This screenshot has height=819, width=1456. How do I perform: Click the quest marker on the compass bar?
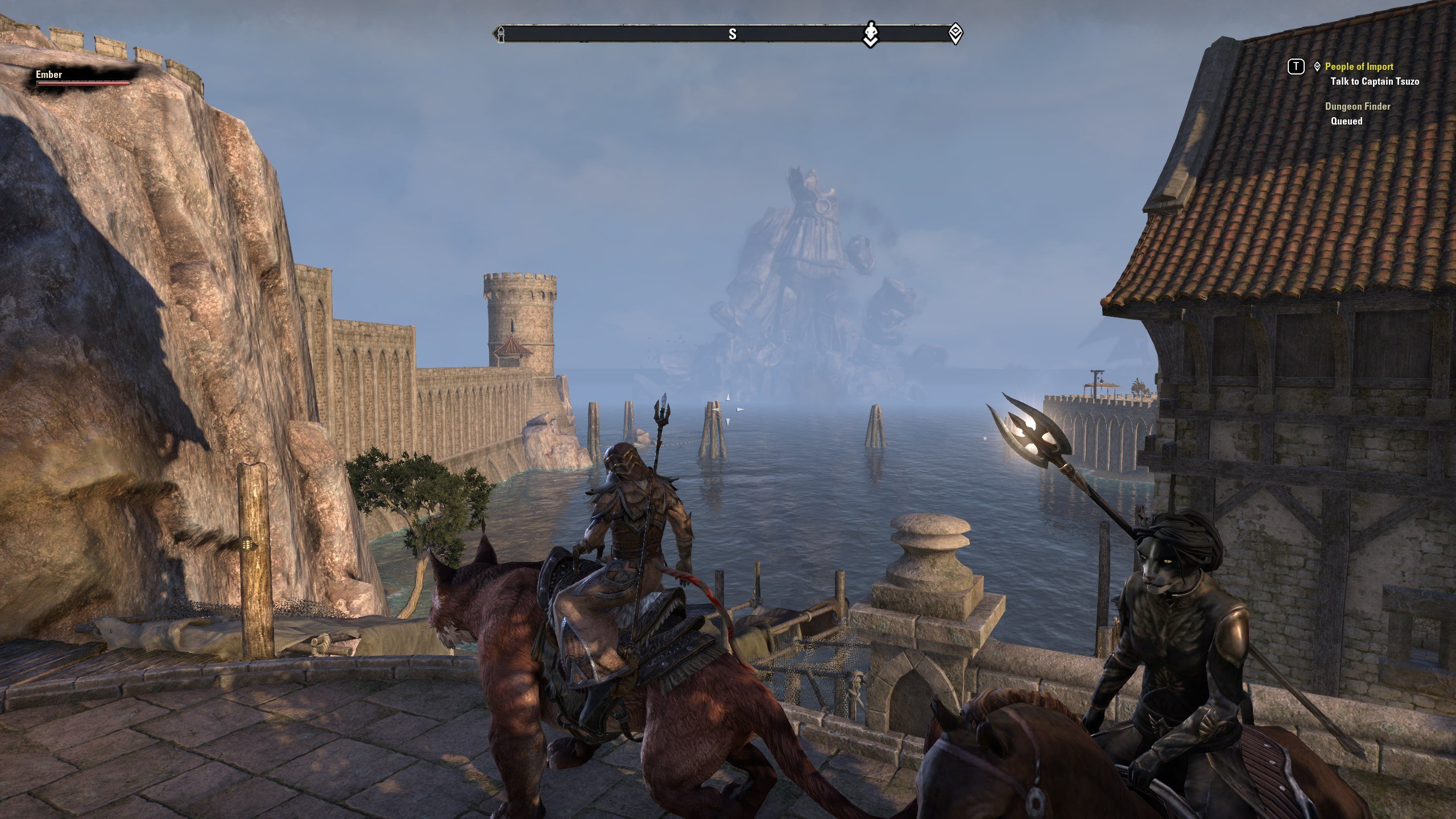(x=871, y=34)
